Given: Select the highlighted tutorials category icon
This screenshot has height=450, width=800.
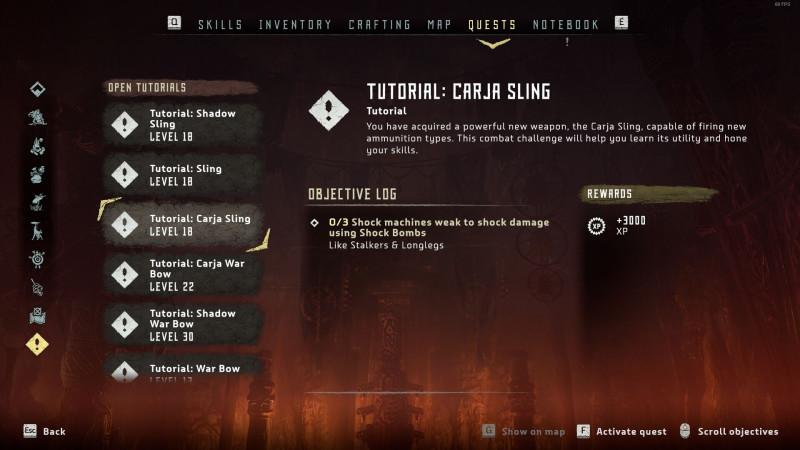Looking at the screenshot, I should (37, 344).
